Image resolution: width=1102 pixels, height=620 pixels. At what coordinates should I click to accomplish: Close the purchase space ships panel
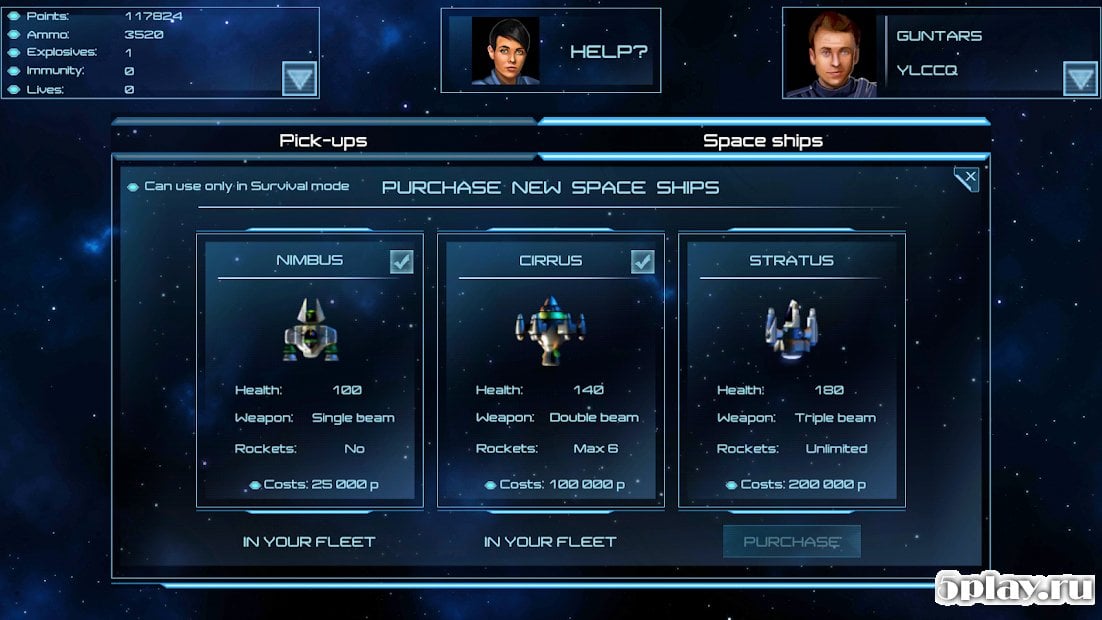(x=966, y=180)
